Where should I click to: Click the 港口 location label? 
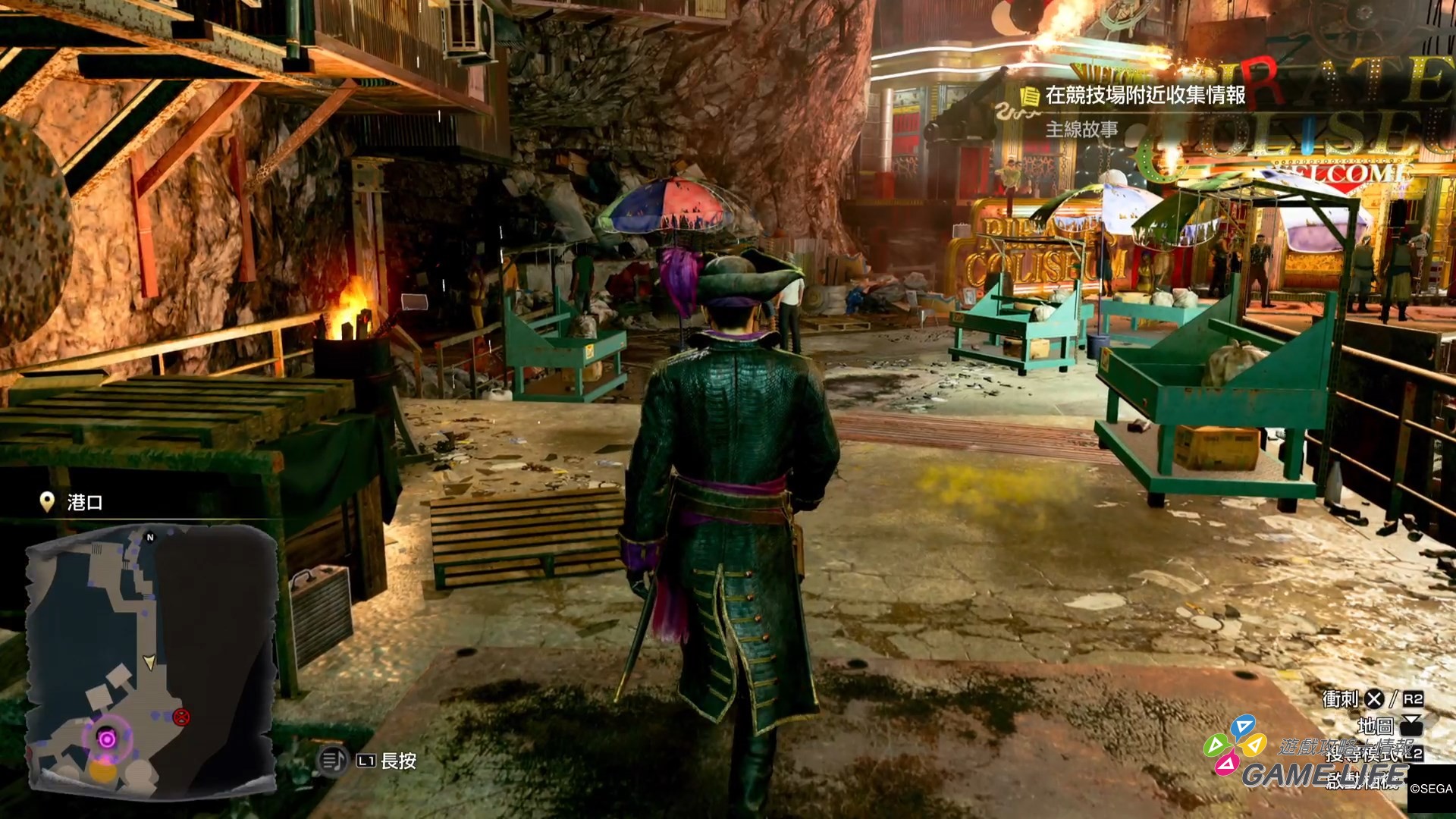click(84, 502)
